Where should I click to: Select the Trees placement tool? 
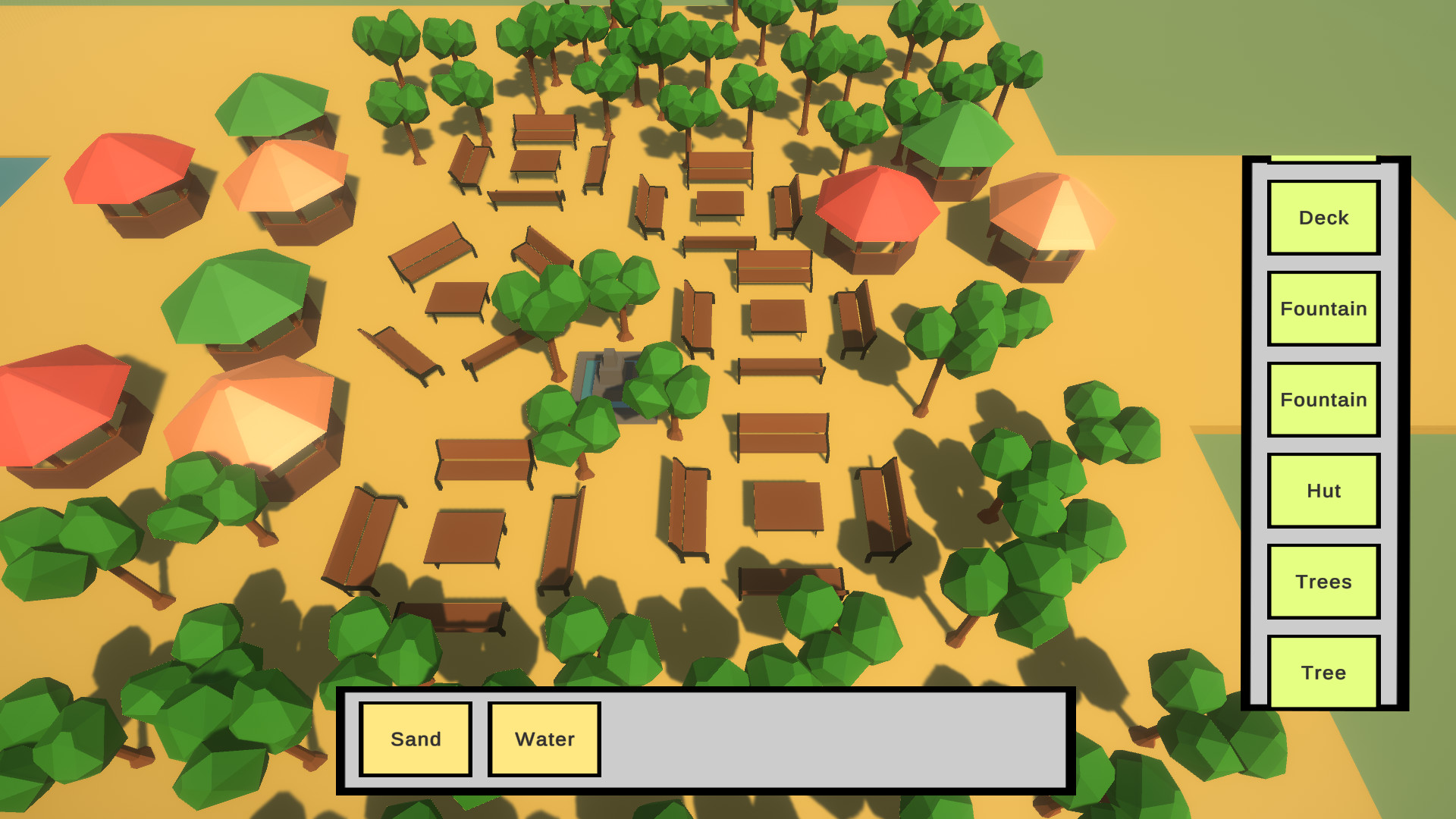[x=1323, y=582]
